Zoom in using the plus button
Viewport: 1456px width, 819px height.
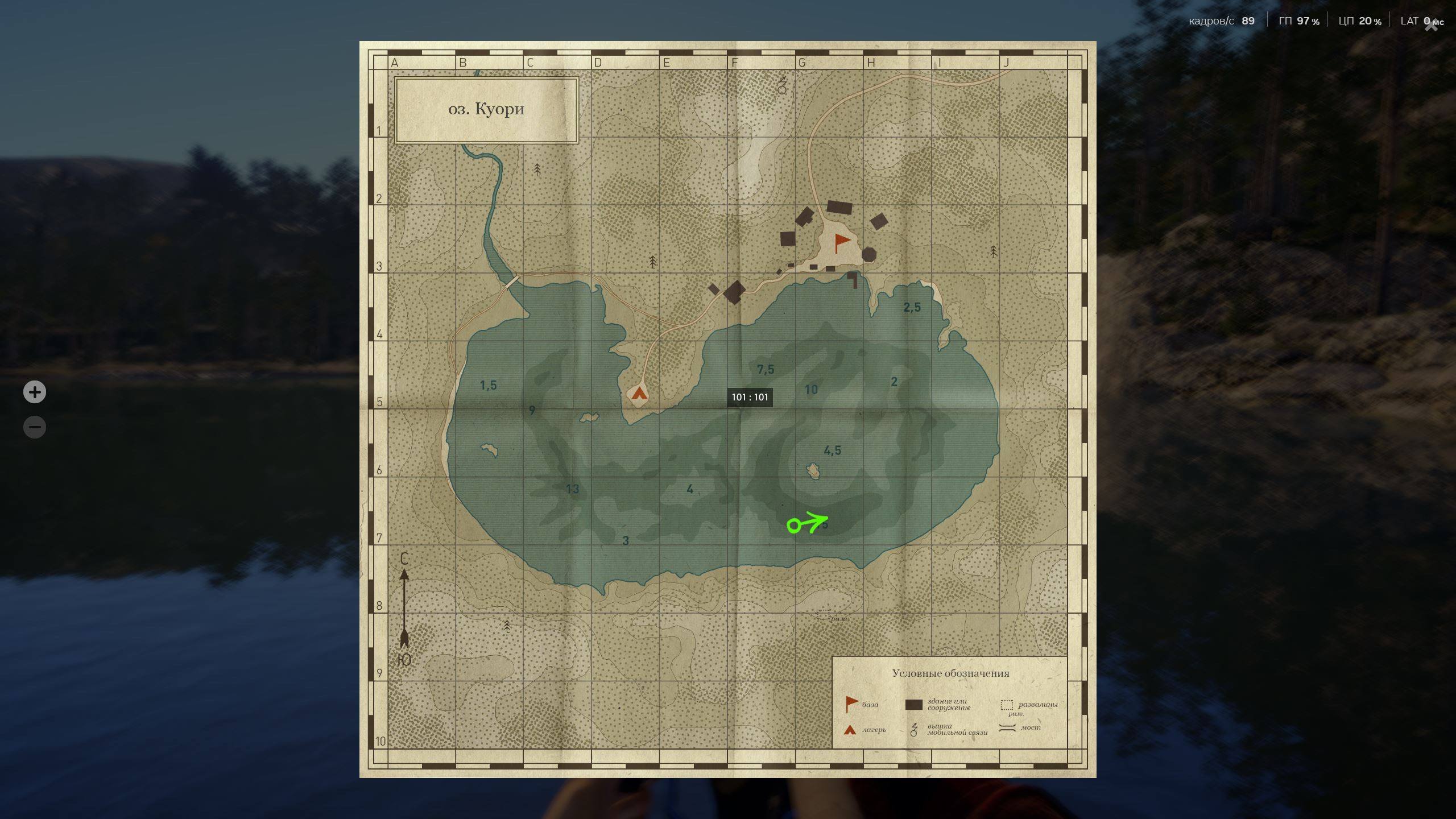[35, 392]
